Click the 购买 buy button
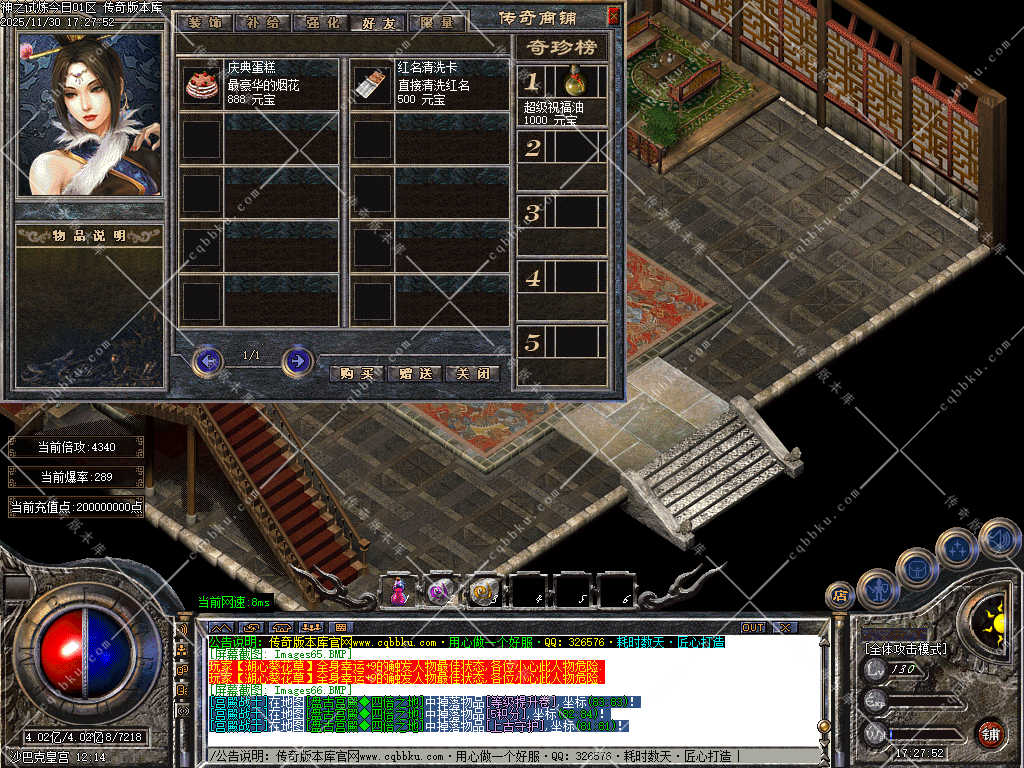The width and height of the screenshot is (1024, 768). tap(356, 373)
